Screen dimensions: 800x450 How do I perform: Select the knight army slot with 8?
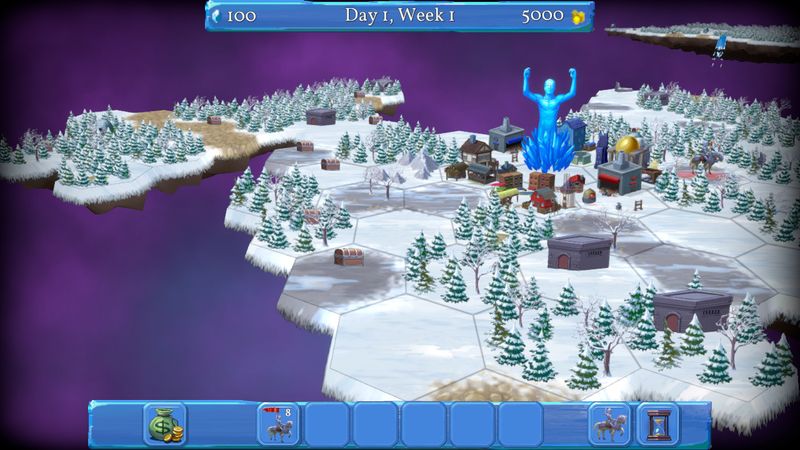[279, 423]
